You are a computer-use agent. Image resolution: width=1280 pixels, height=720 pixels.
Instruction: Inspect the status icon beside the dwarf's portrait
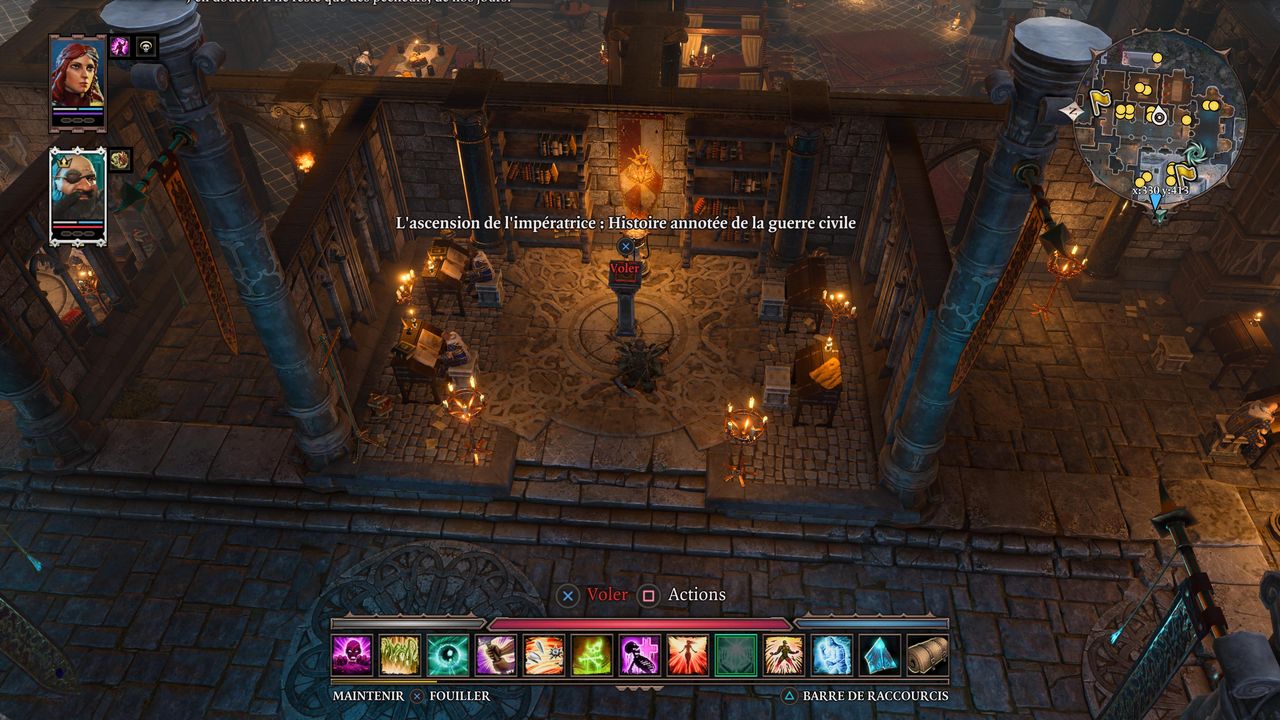pos(120,159)
